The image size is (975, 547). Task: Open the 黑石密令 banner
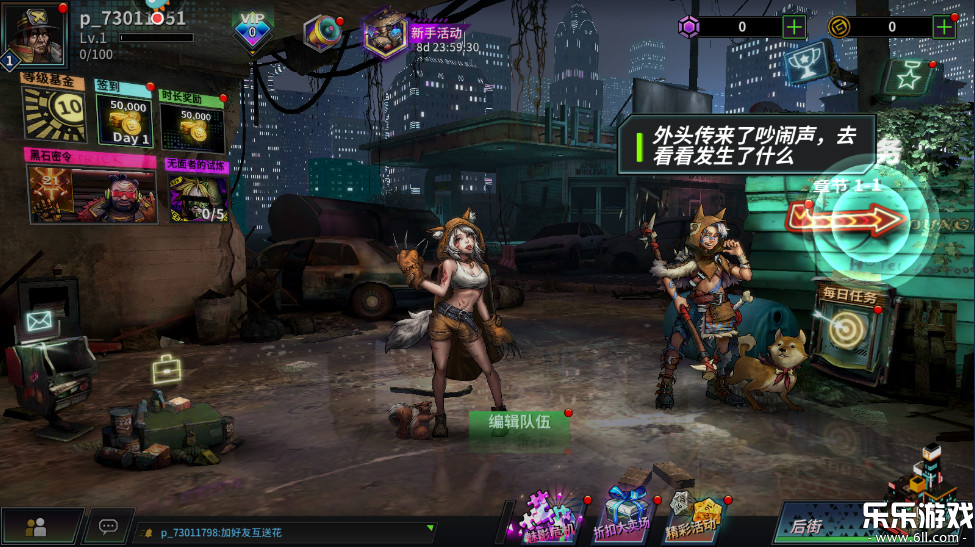tap(91, 189)
